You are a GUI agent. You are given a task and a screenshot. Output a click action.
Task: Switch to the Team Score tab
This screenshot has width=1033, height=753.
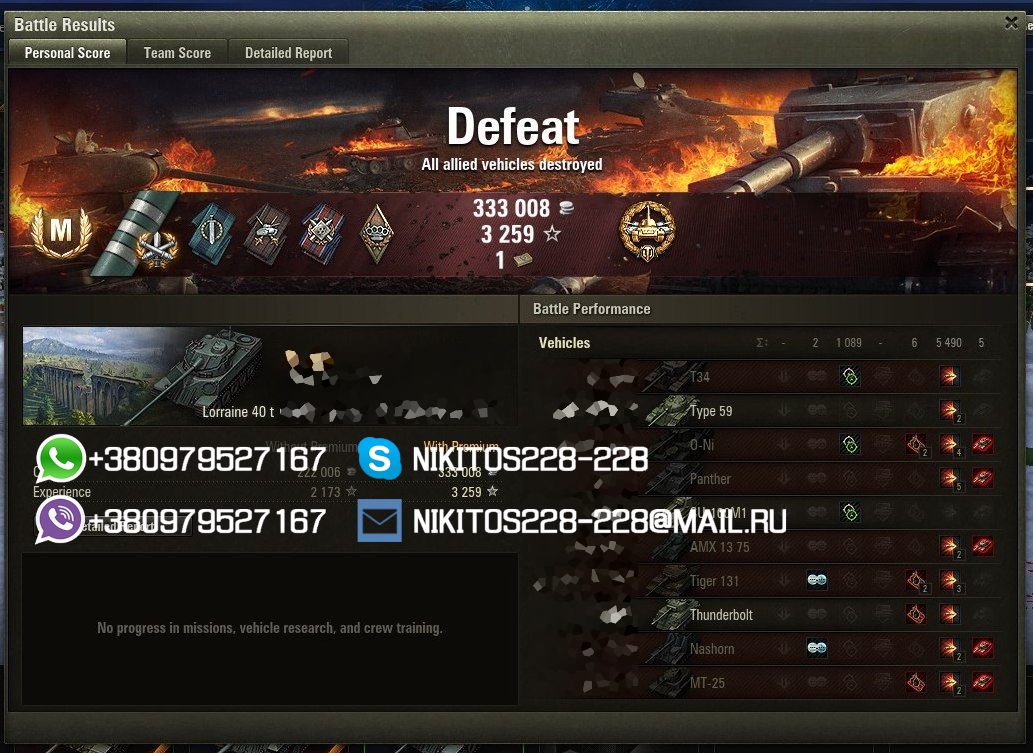click(x=177, y=53)
